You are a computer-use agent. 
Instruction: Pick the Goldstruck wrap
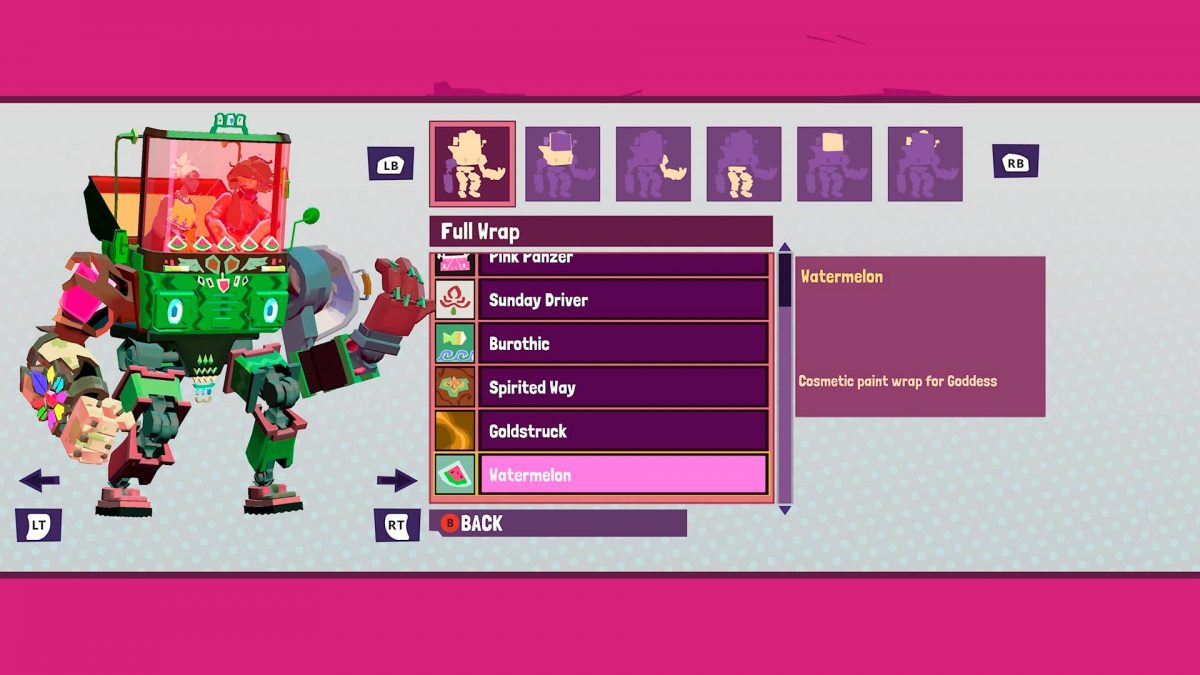622,431
